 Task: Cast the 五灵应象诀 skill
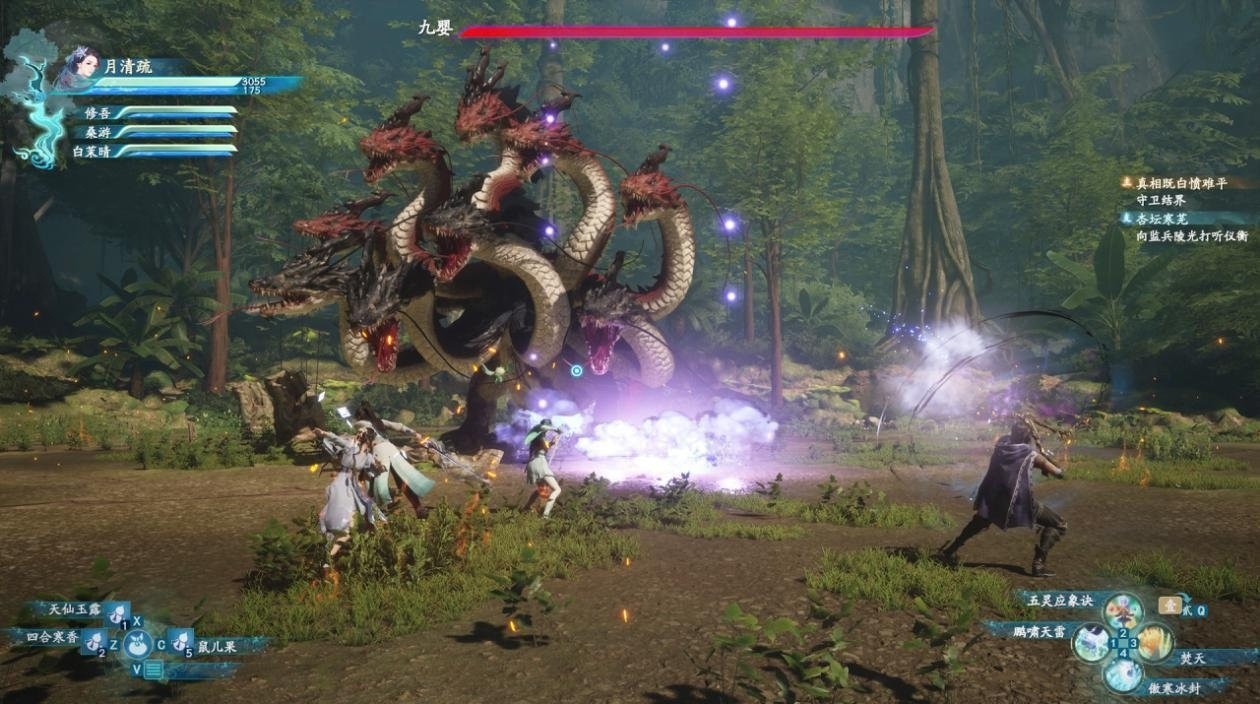click(1123, 609)
